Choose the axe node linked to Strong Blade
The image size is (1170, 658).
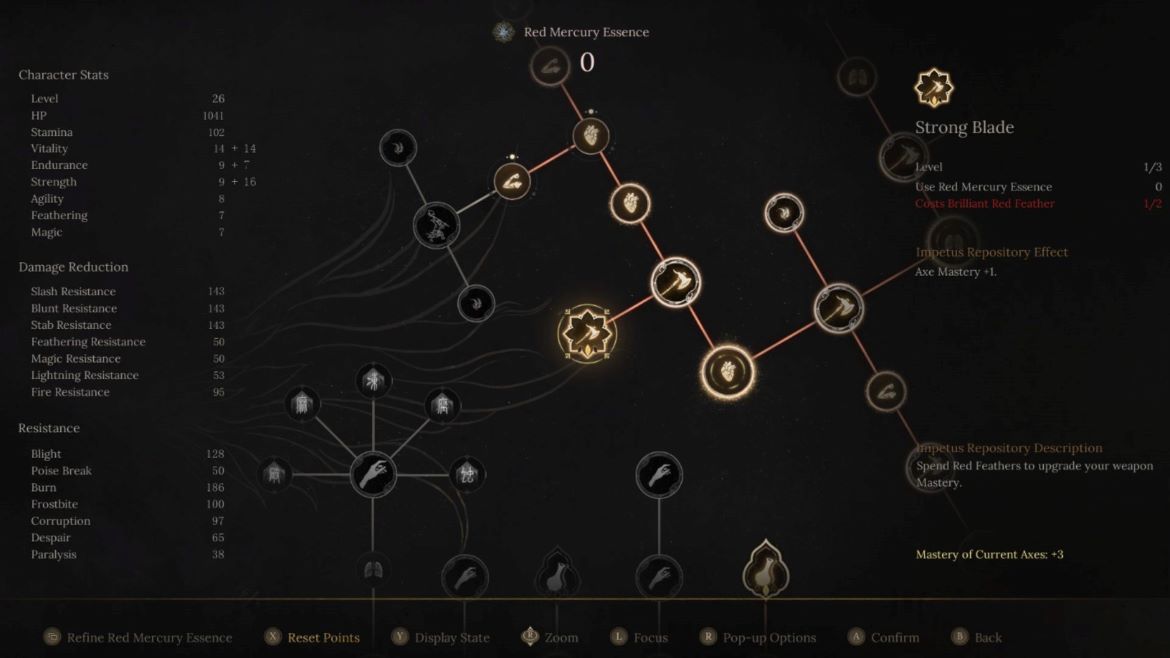point(676,282)
